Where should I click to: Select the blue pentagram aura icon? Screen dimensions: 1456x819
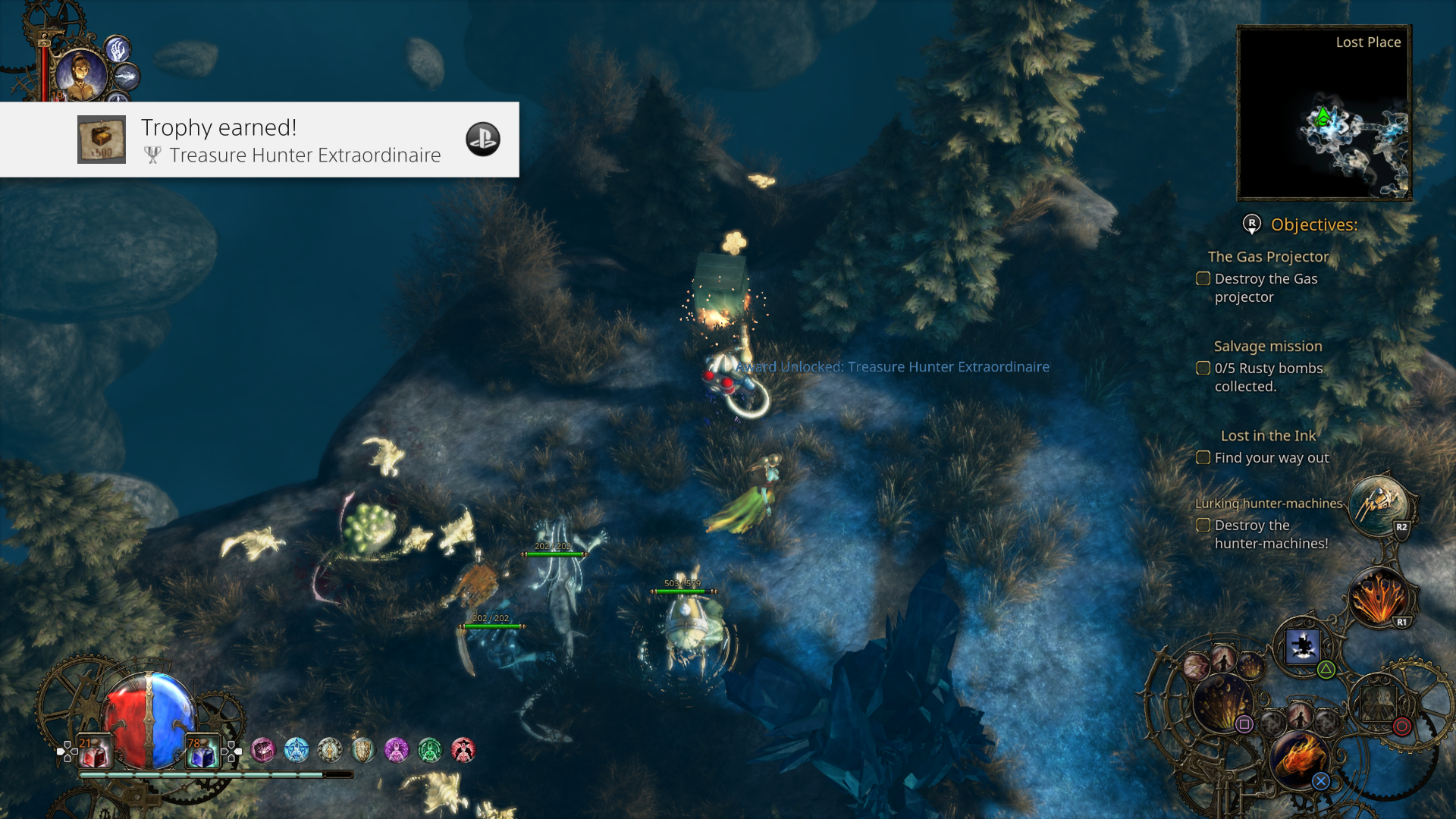(x=296, y=749)
